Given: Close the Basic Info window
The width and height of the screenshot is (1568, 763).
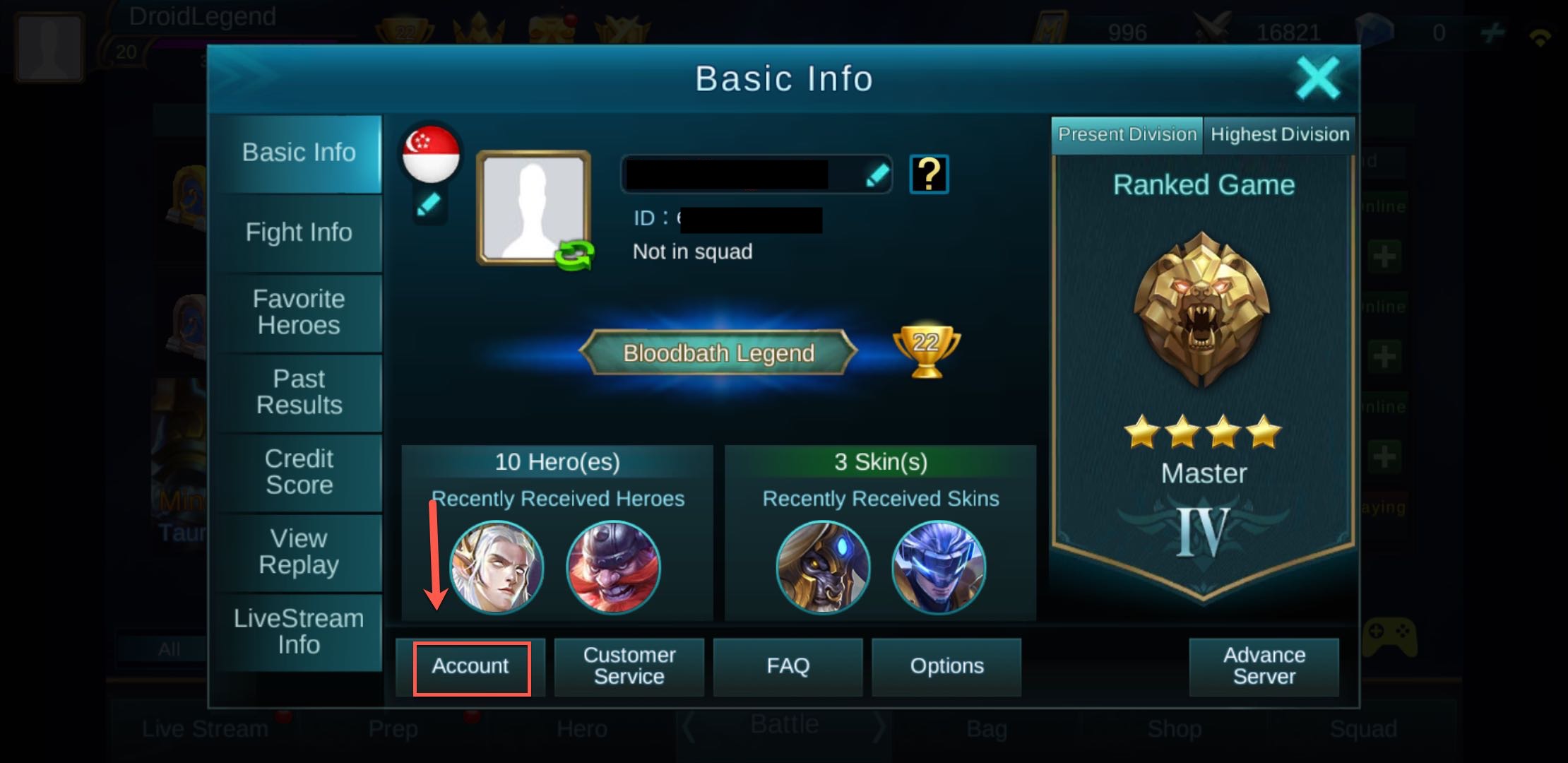Looking at the screenshot, I should pyautogui.click(x=1317, y=78).
